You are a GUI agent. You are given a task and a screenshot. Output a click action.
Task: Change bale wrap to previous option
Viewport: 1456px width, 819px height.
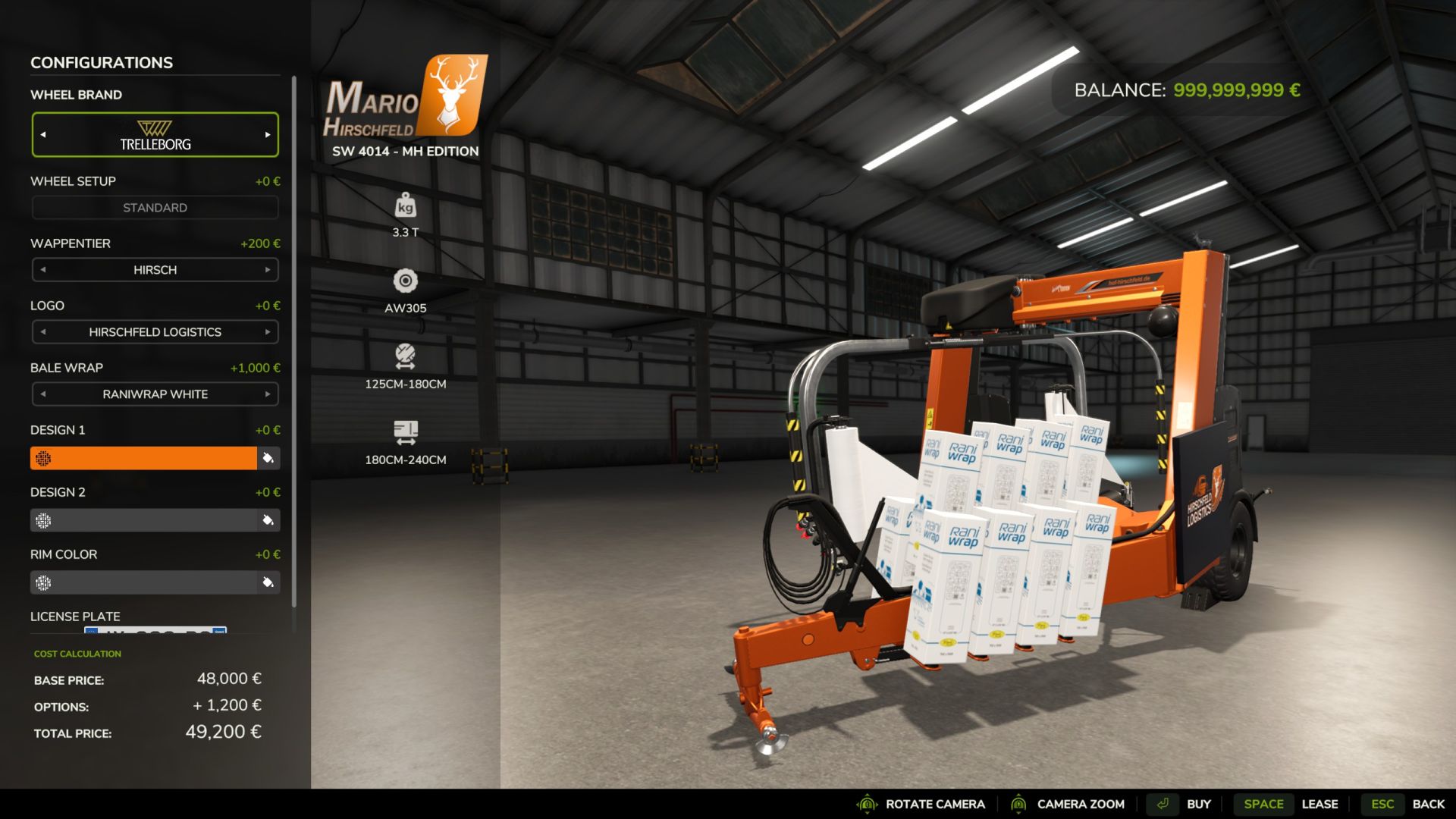43,394
